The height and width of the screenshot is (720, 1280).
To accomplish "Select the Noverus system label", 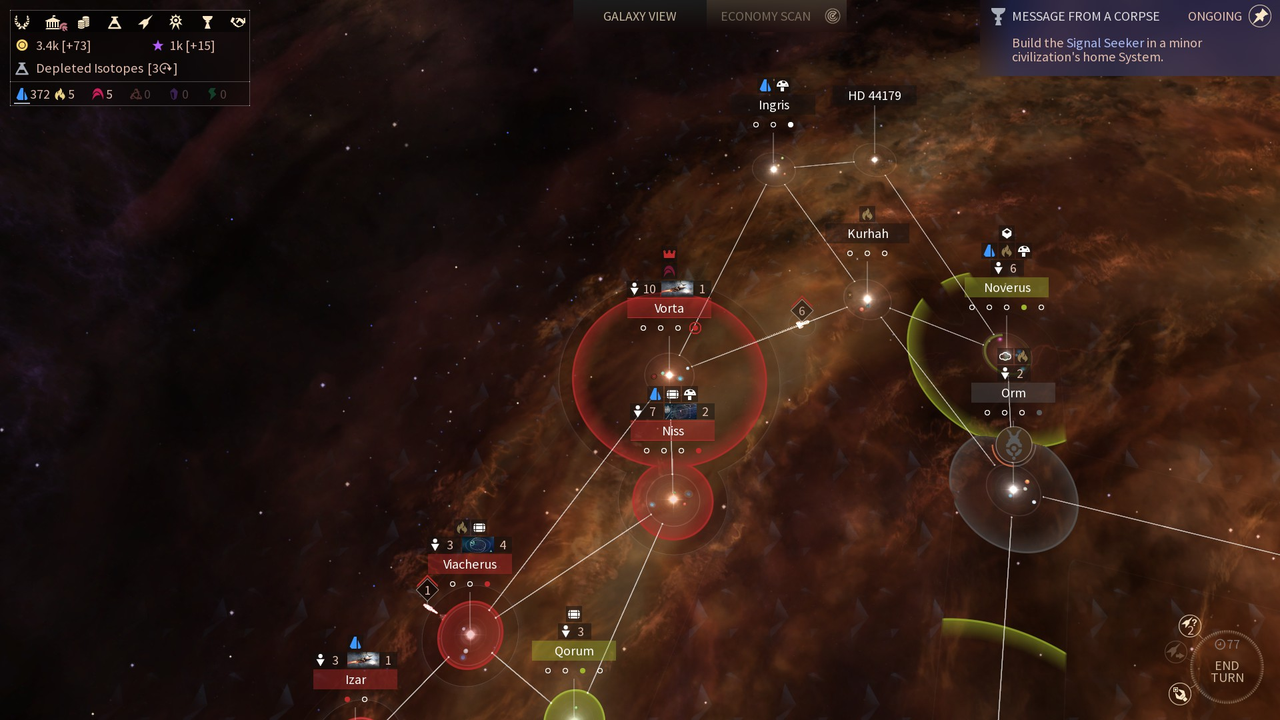I will tap(1007, 288).
